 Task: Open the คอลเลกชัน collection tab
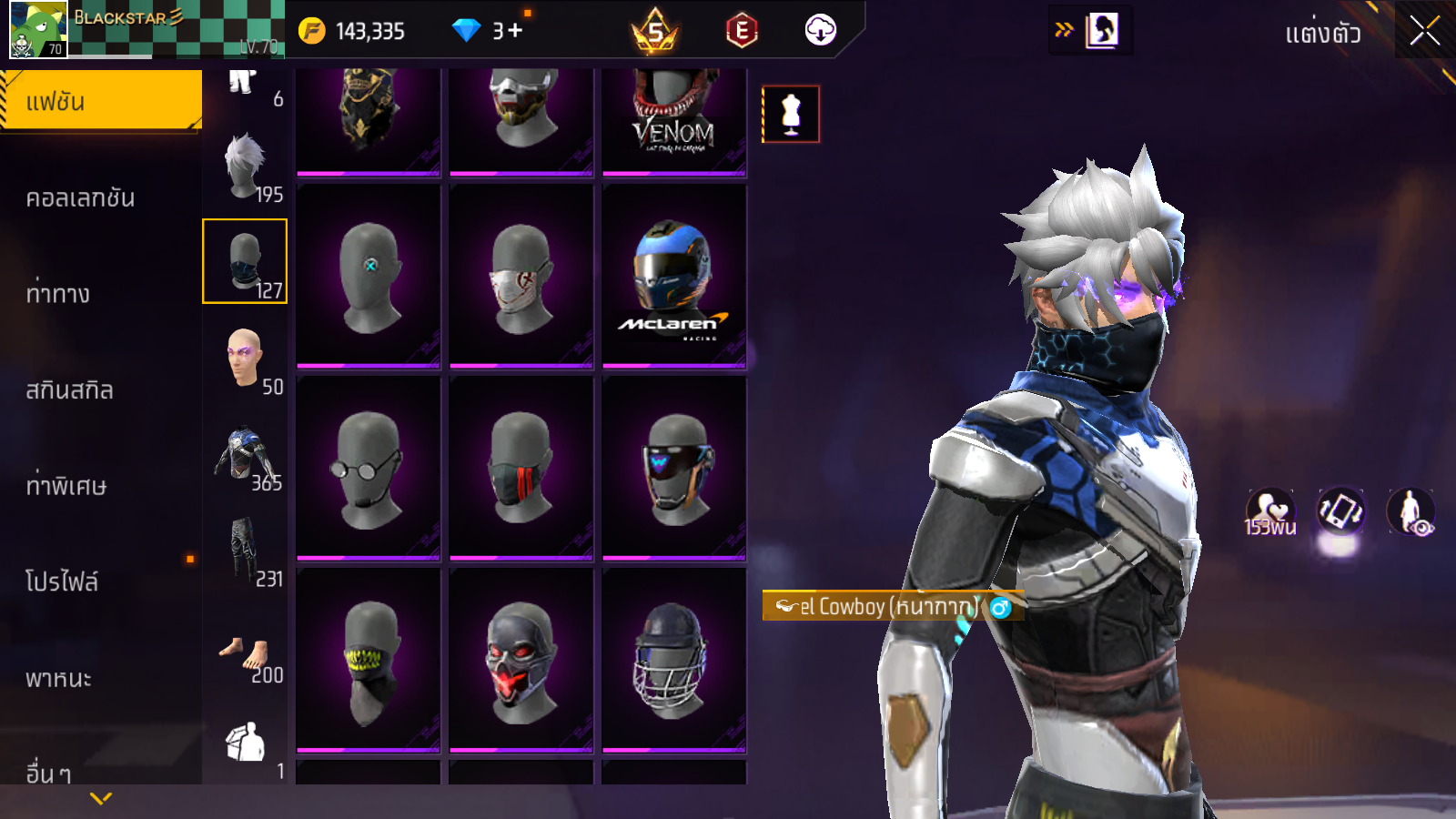[80, 198]
